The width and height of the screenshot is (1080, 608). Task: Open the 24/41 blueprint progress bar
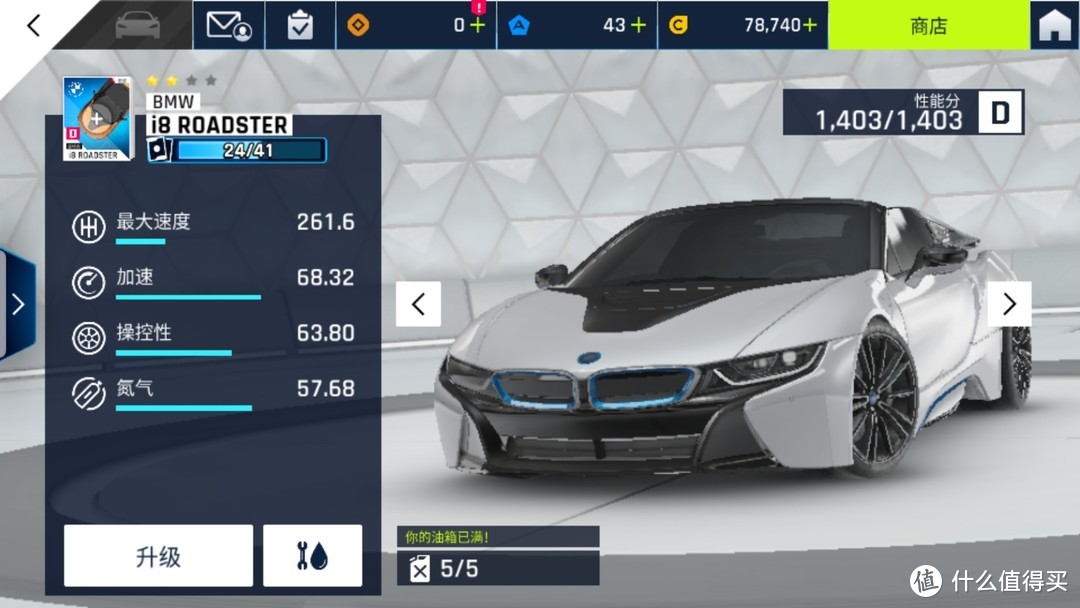[250, 151]
